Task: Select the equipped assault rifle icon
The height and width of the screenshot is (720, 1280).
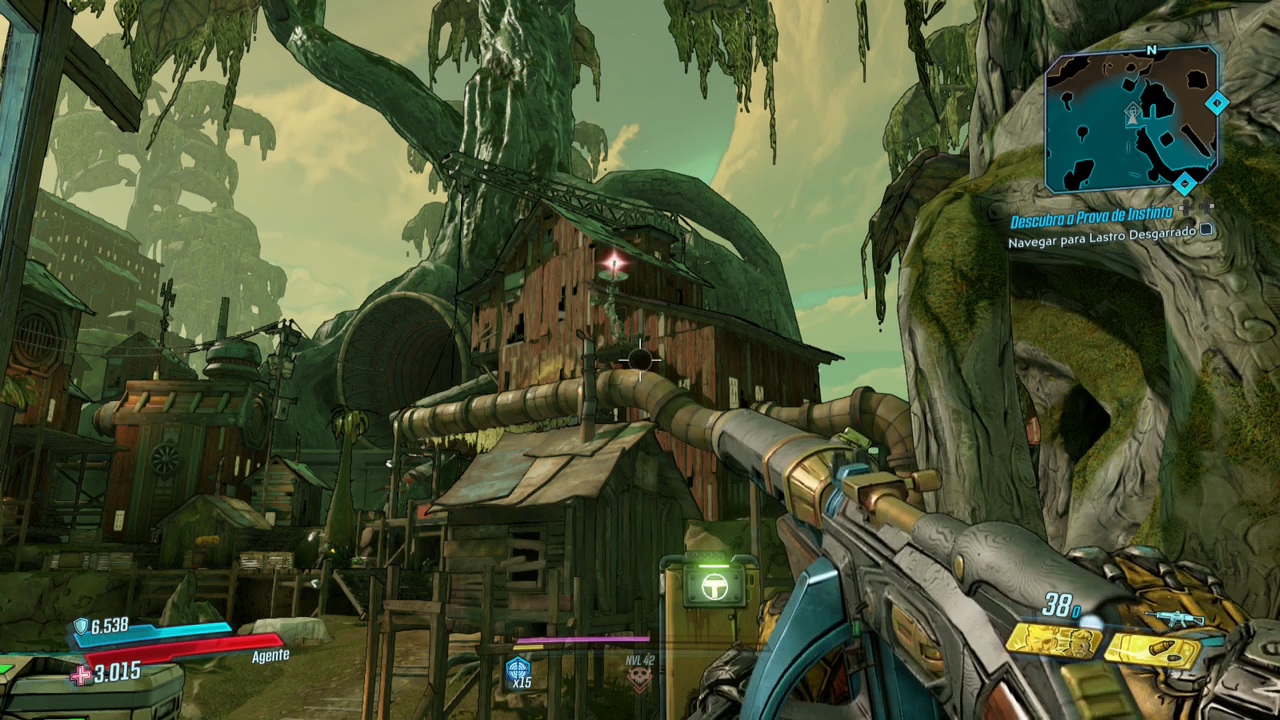Action: pyautogui.click(x=1172, y=619)
